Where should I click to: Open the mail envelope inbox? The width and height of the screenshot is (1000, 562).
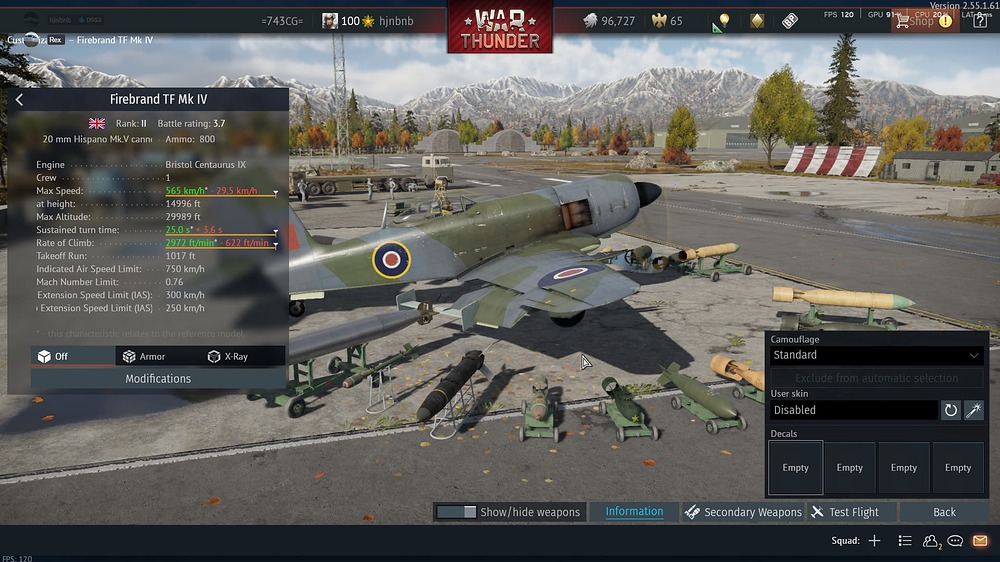(x=980, y=541)
